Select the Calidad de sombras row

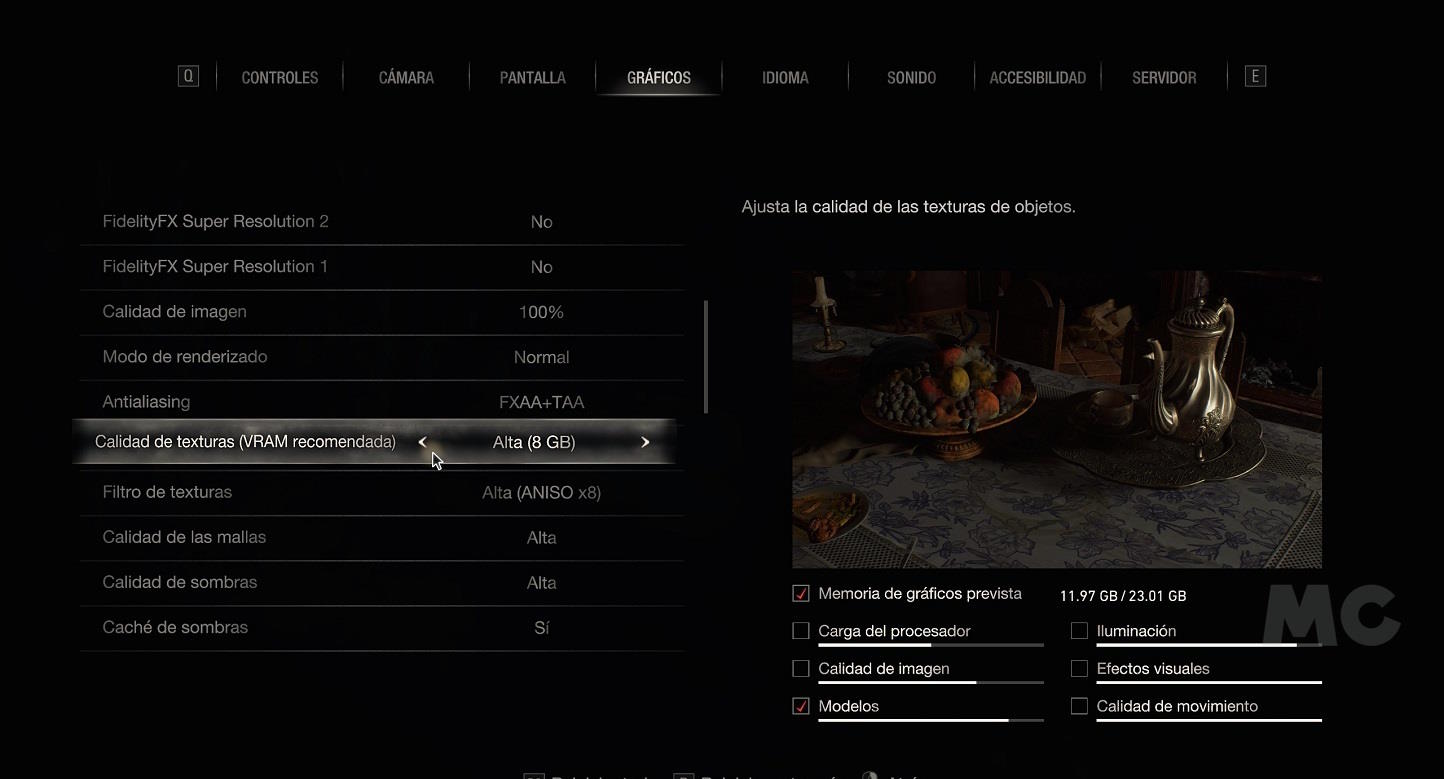[380, 582]
